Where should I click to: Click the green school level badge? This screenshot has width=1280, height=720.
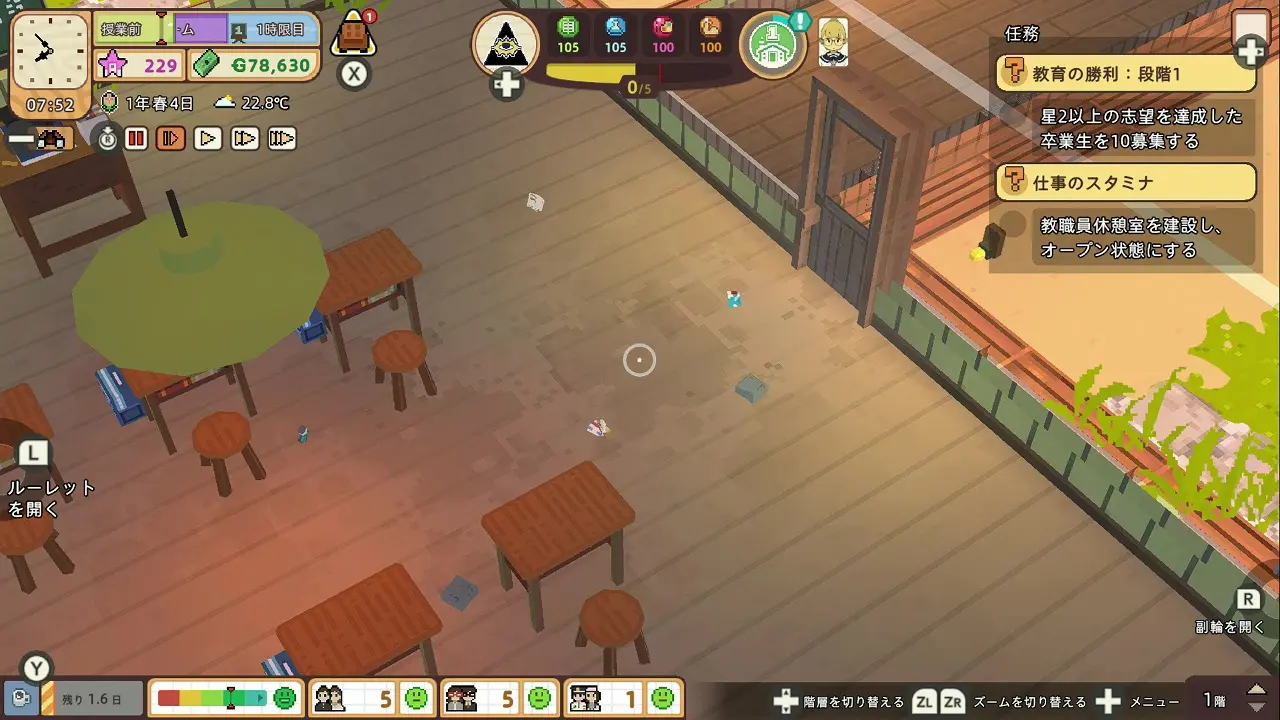pyautogui.click(x=772, y=44)
